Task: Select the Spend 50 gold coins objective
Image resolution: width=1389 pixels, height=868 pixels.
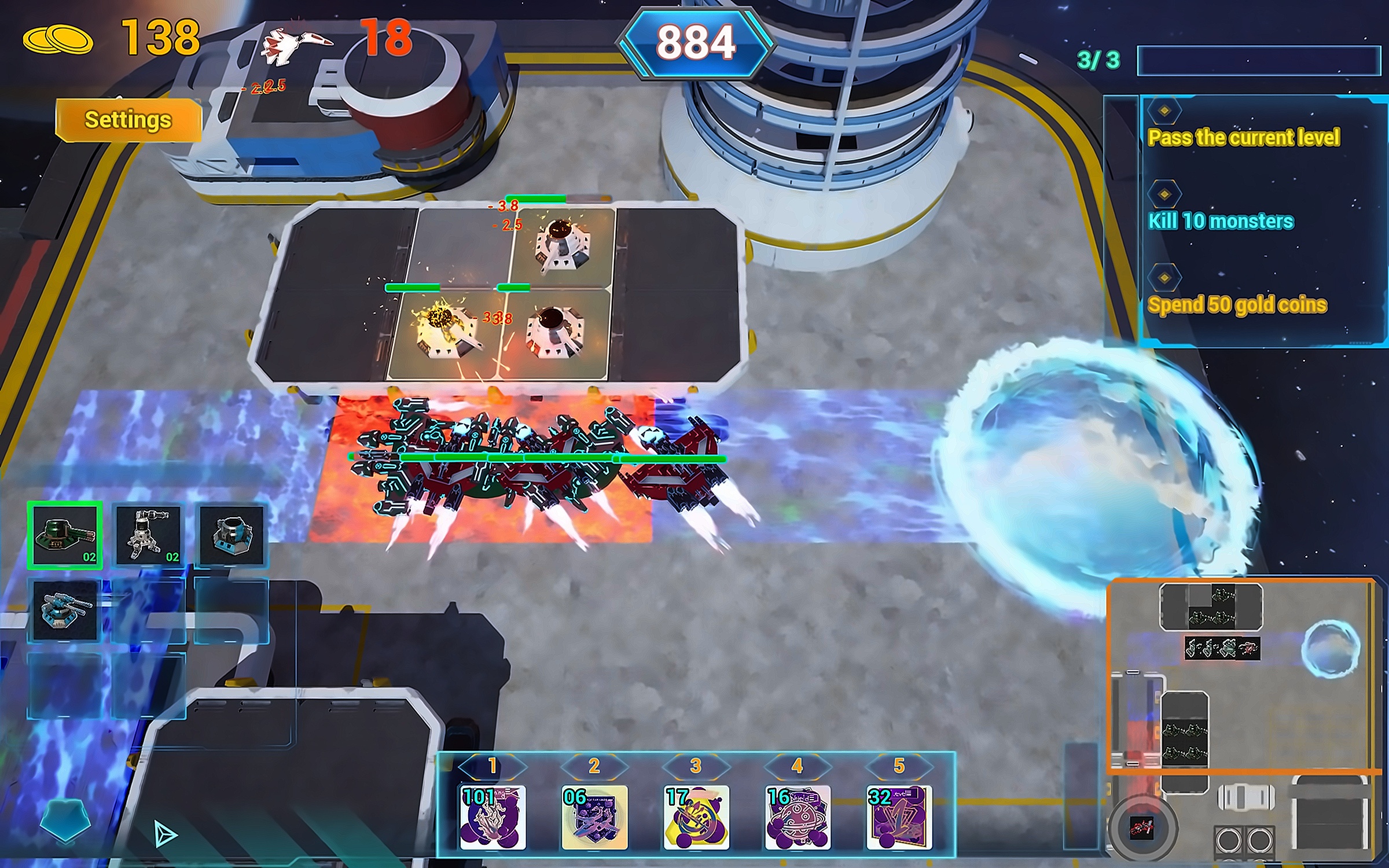Action: point(1237,305)
